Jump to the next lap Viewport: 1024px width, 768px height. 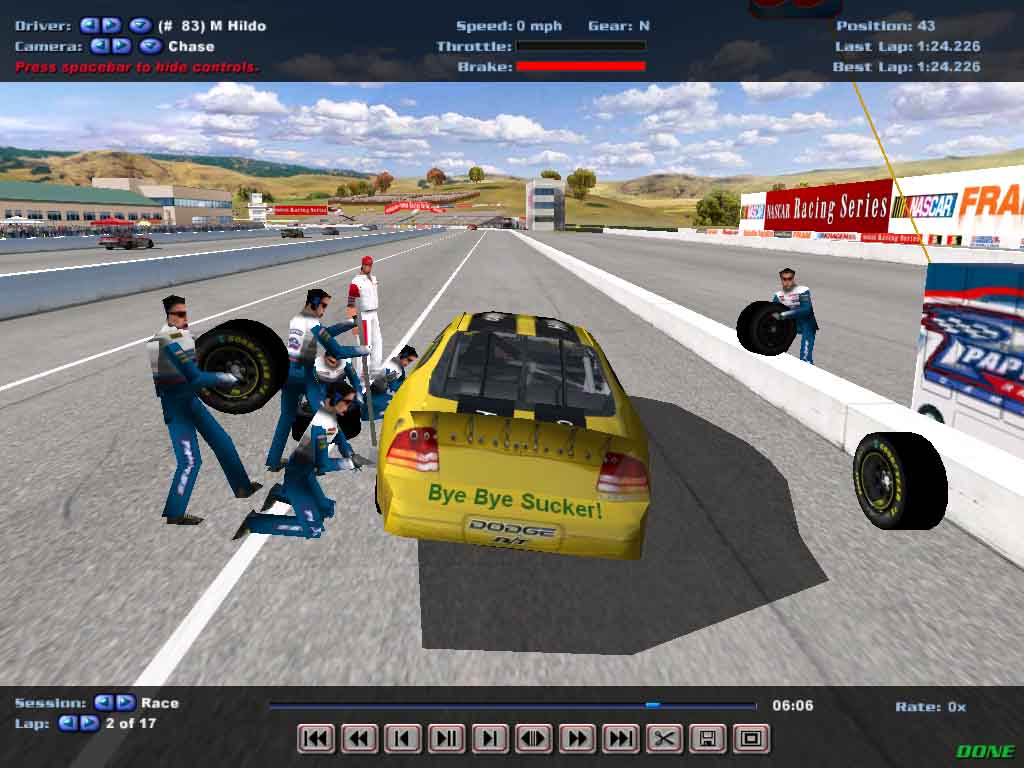89,723
